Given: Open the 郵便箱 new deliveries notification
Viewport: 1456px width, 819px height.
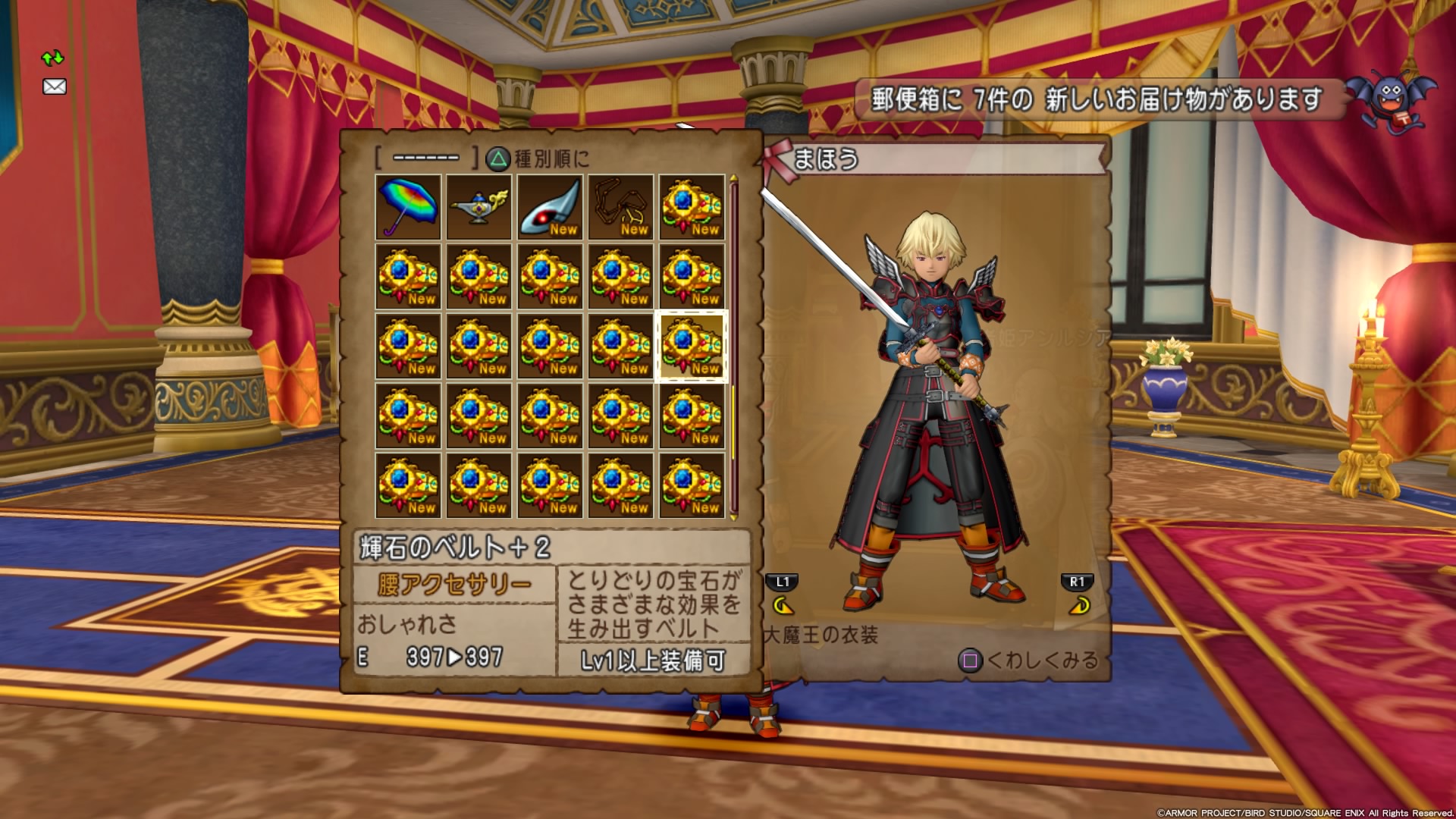Looking at the screenshot, I should point(1097,99).
